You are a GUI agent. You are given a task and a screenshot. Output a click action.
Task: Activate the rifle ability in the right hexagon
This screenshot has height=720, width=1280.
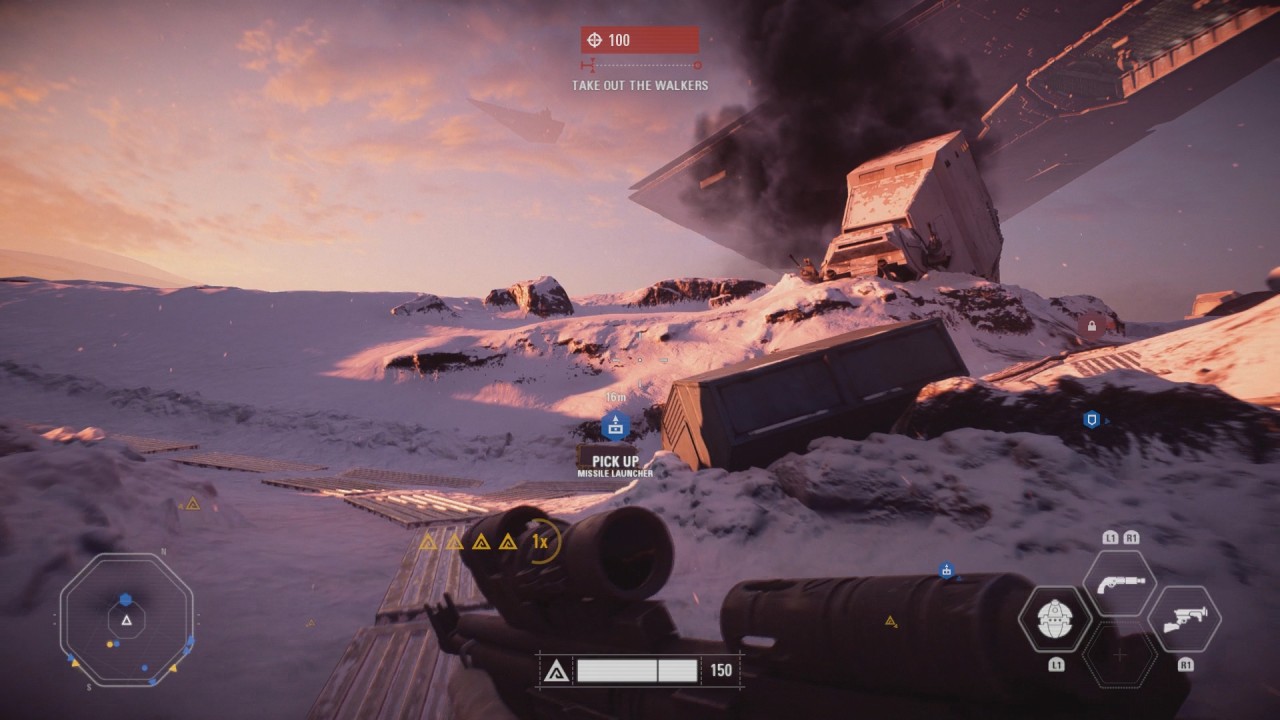(x=1184, y=619)
